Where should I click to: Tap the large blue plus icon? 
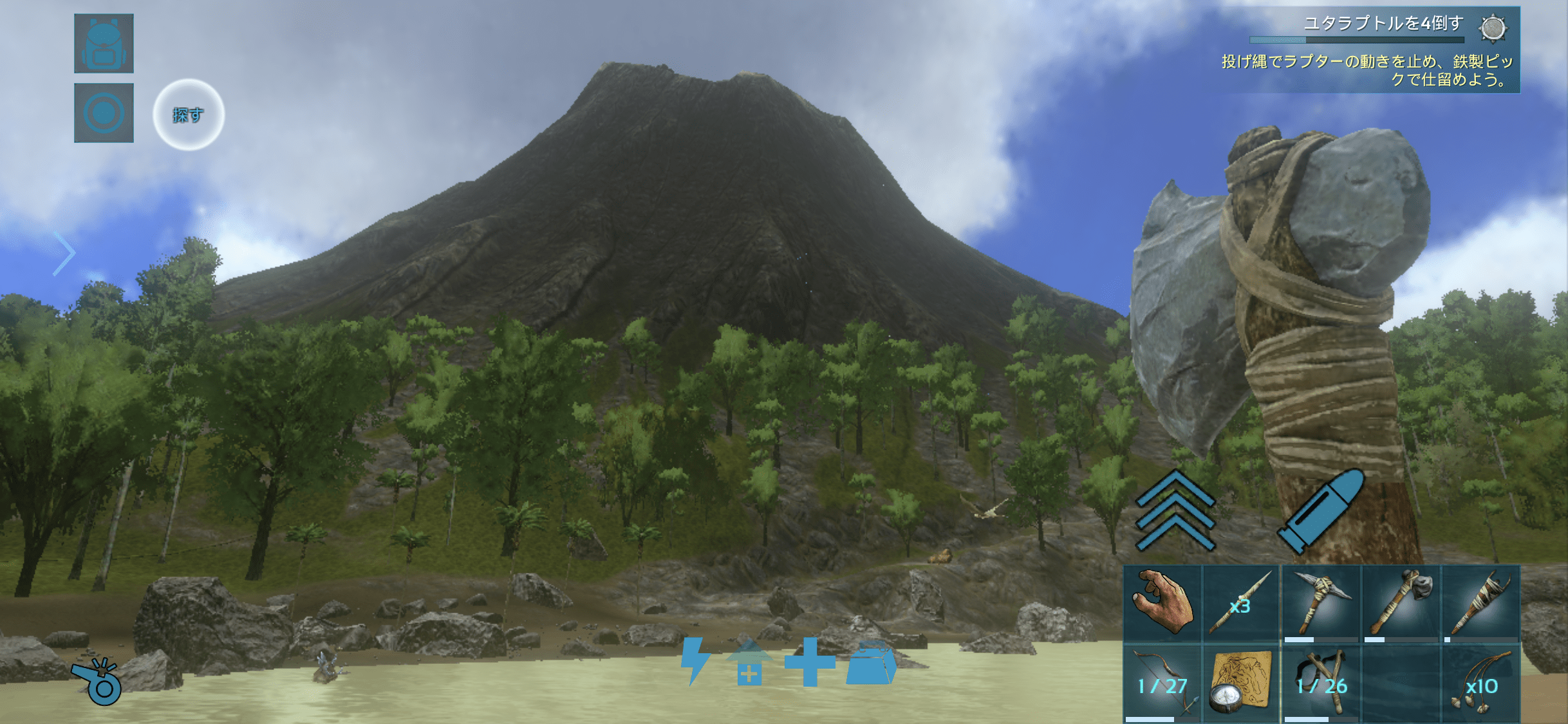(x=810, y=662)
